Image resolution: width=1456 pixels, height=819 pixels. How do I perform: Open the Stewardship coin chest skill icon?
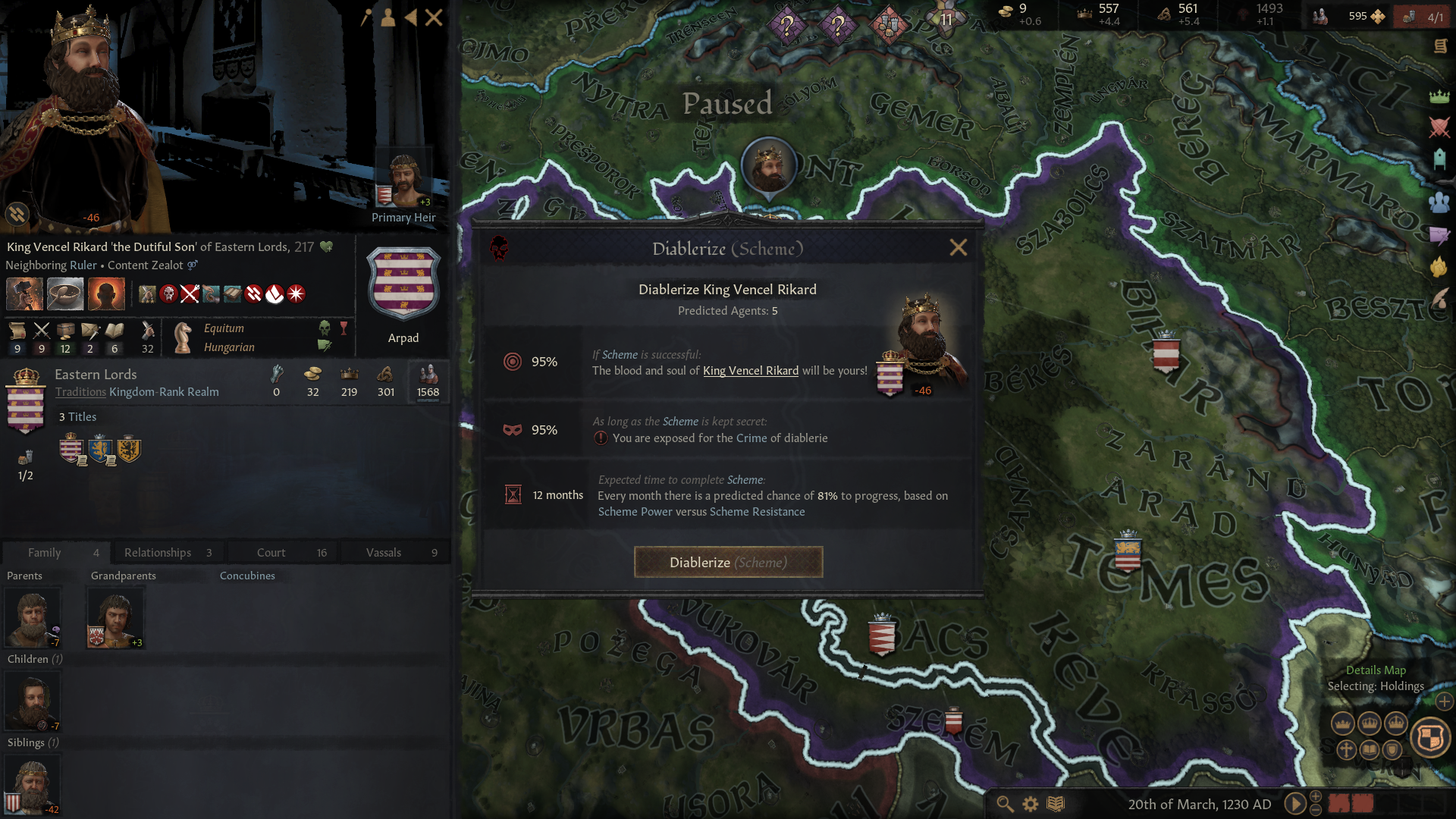point(65,332)
